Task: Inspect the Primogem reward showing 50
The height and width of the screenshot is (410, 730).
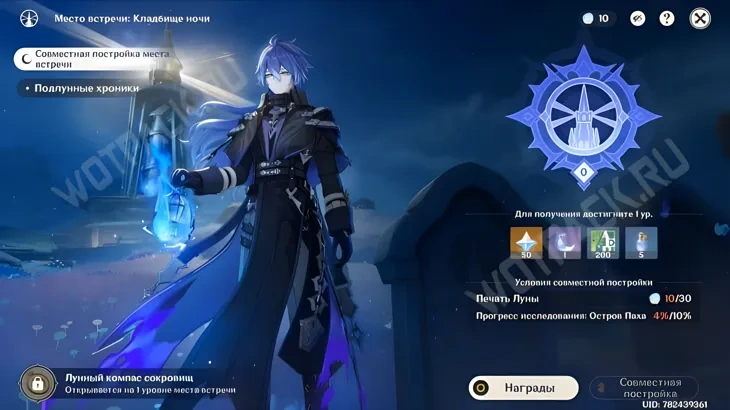Action: tap(526, 243)
